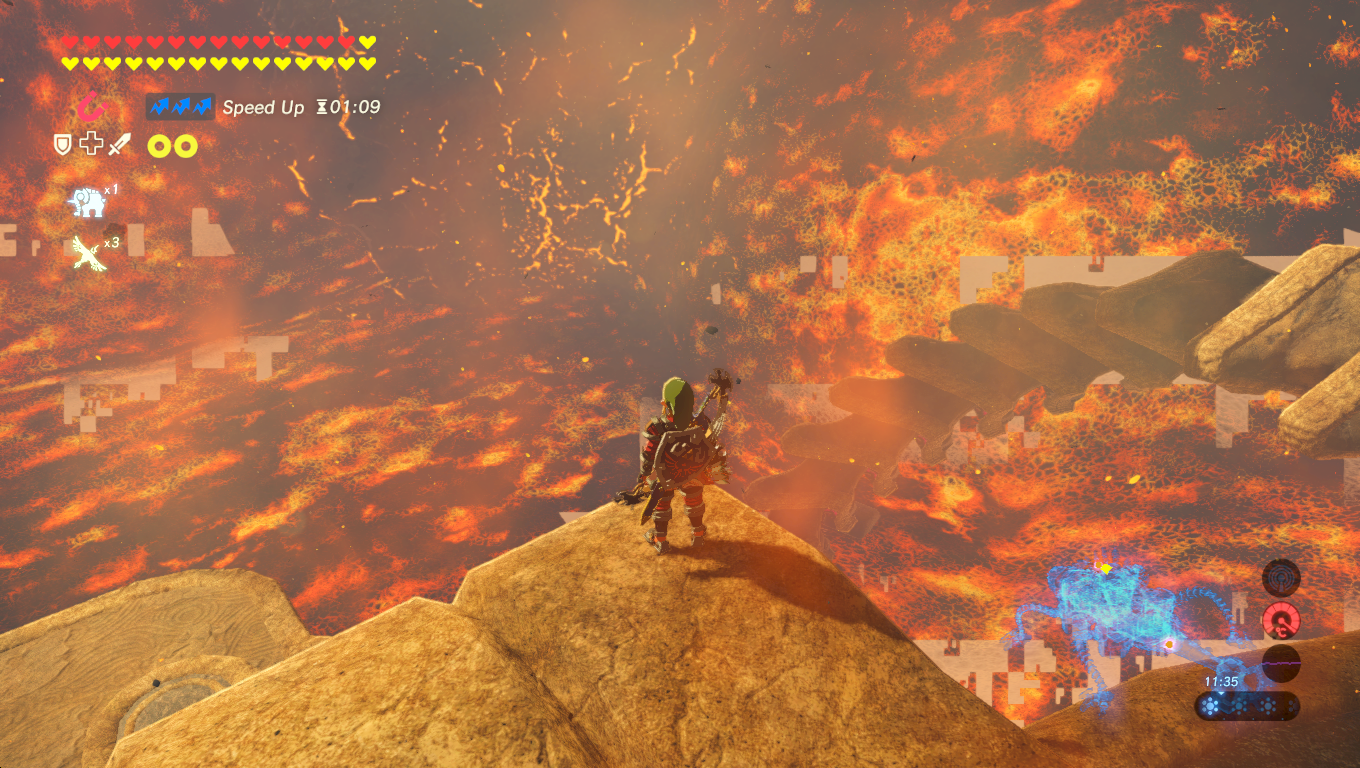Click the temperature gauge showing °C
The image size is (1360, 768).
tap(1282, 621)
